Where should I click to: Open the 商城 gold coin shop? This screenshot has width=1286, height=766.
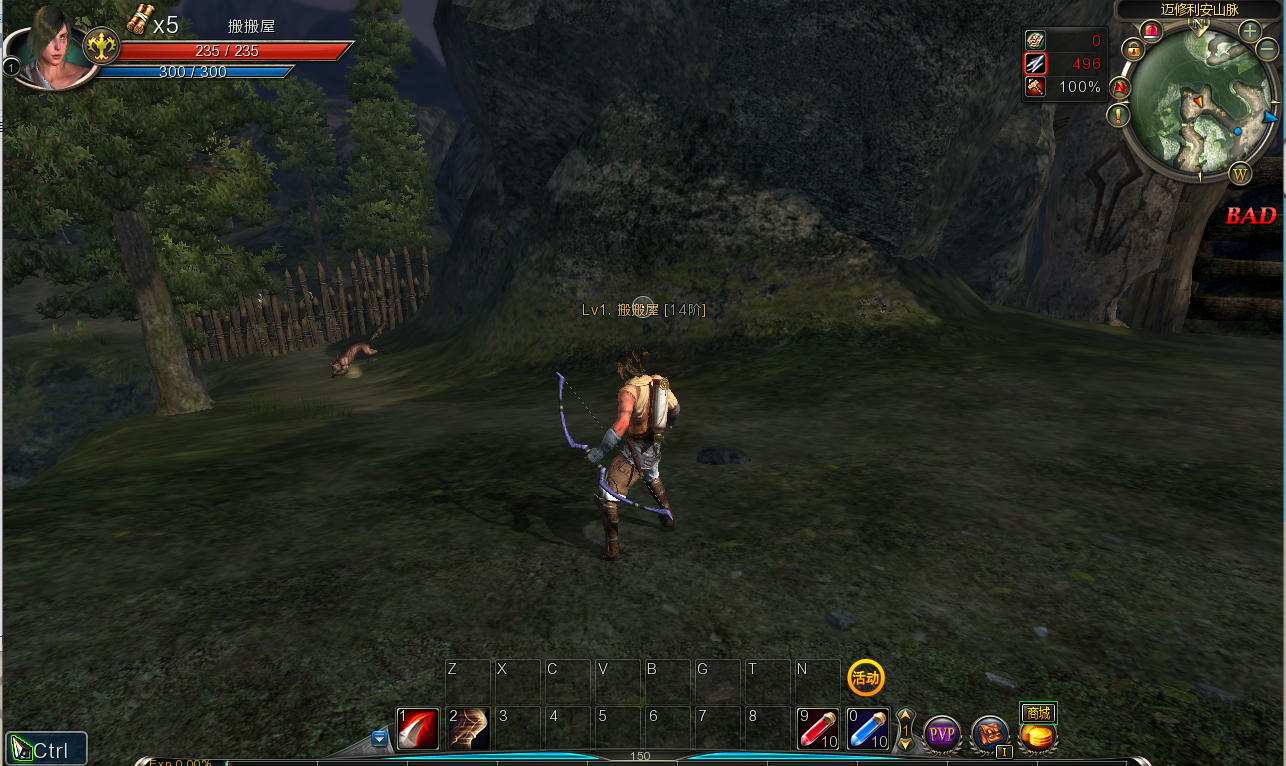1038,737
